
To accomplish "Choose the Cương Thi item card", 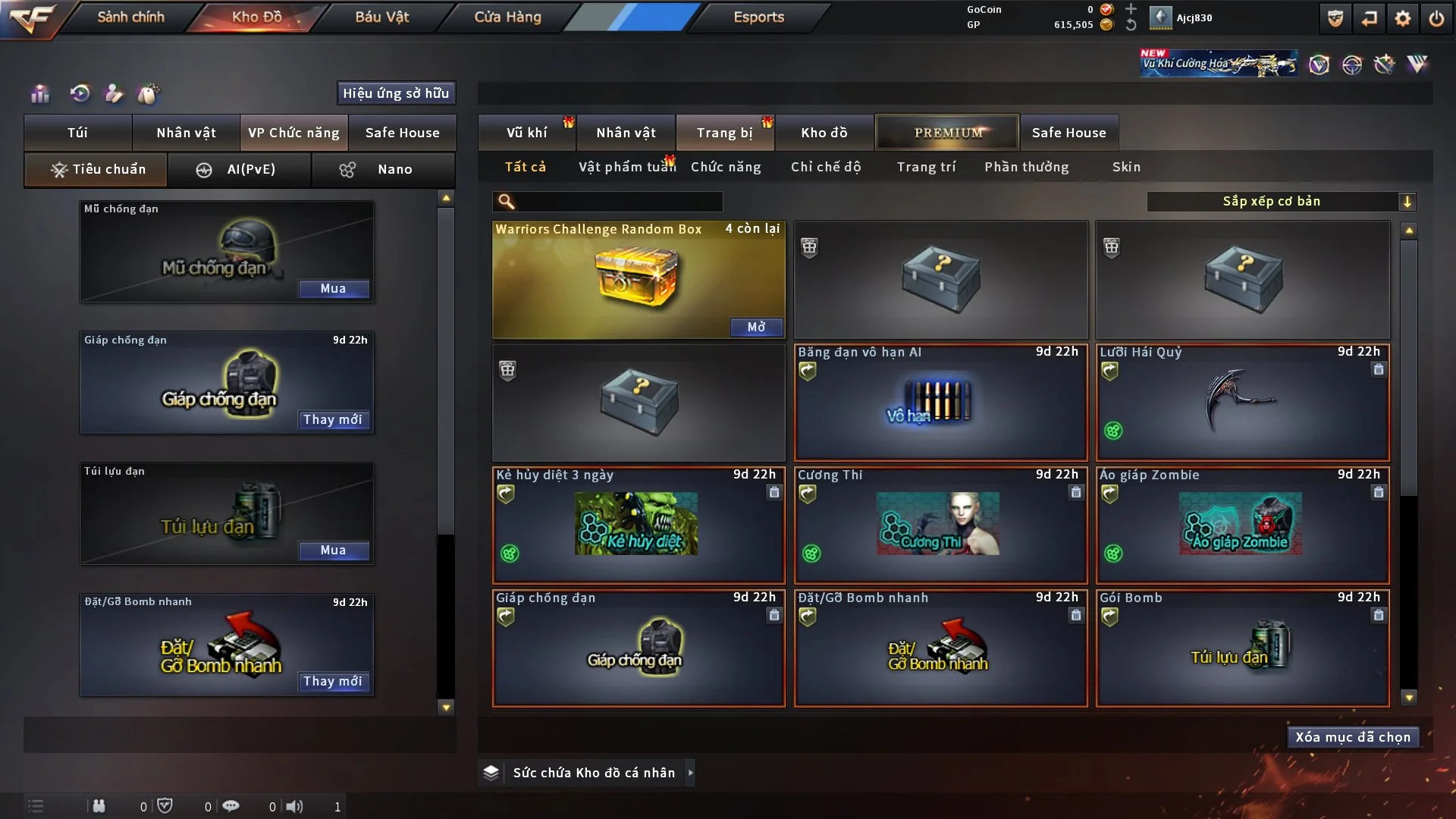I will [x=940, y=525].
